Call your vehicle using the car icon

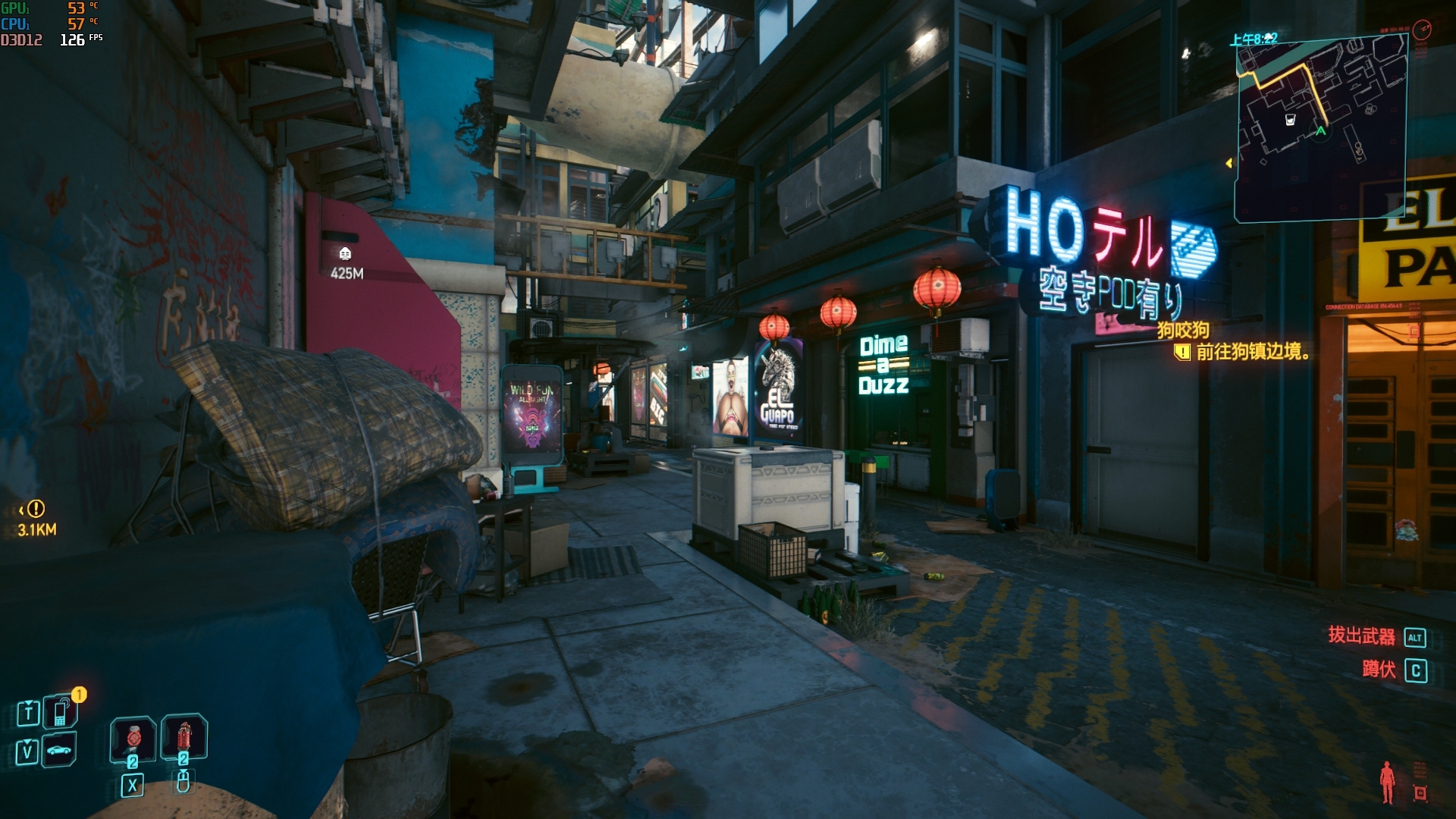(x=59, y=751)
